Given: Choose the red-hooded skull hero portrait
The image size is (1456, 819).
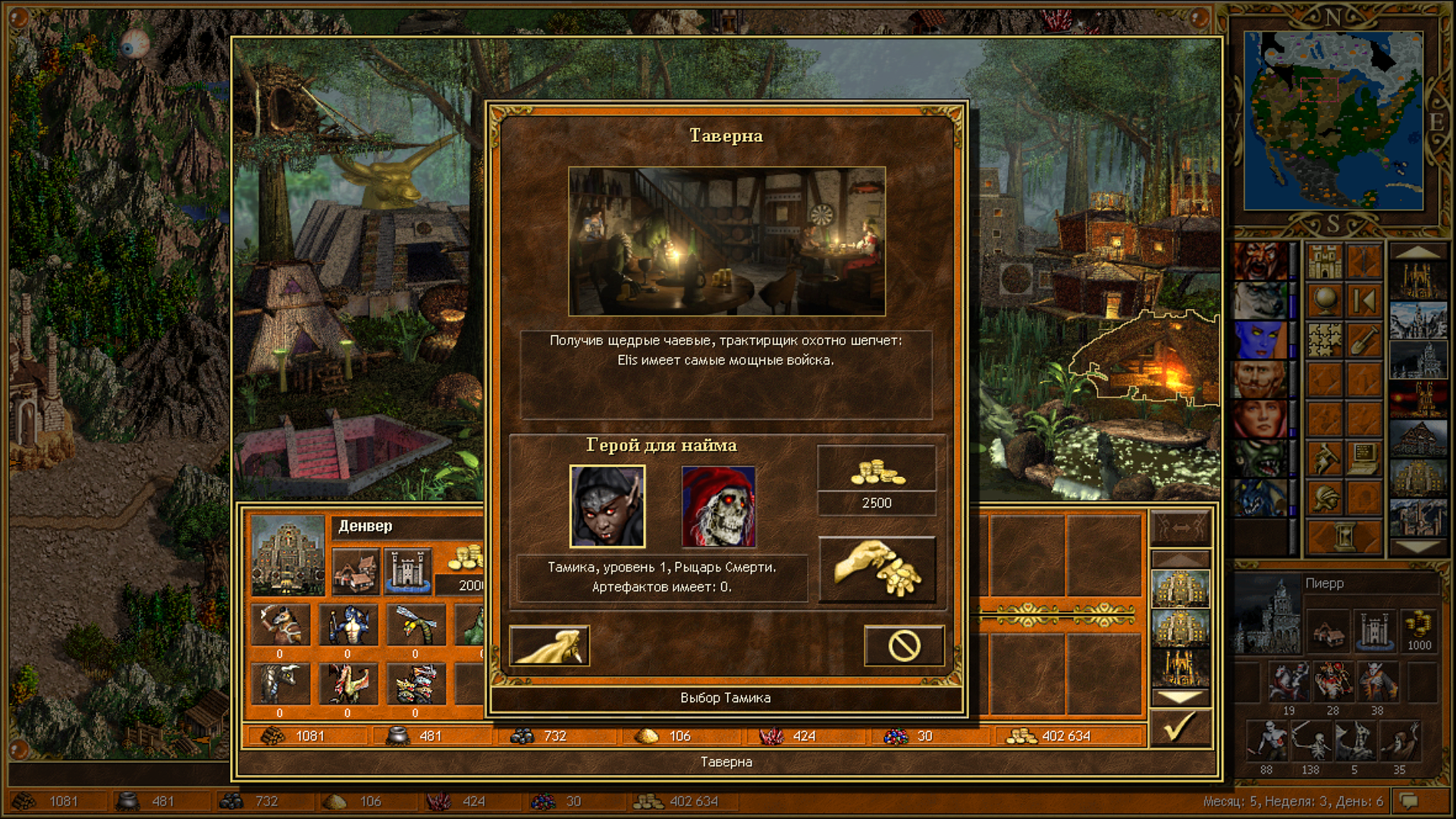Looking at the screenshot, I should point(718,506).
